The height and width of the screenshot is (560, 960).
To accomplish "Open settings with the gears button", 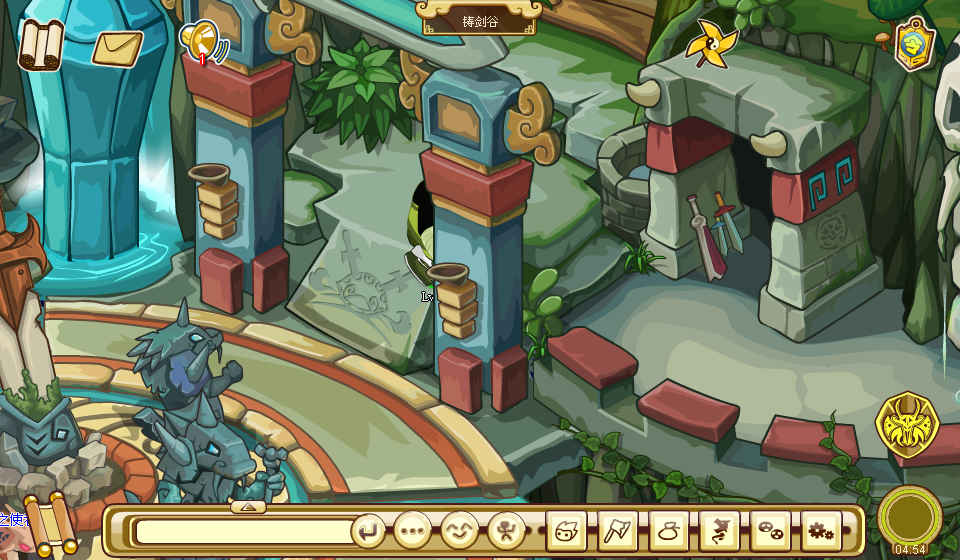I will (822, 530).
